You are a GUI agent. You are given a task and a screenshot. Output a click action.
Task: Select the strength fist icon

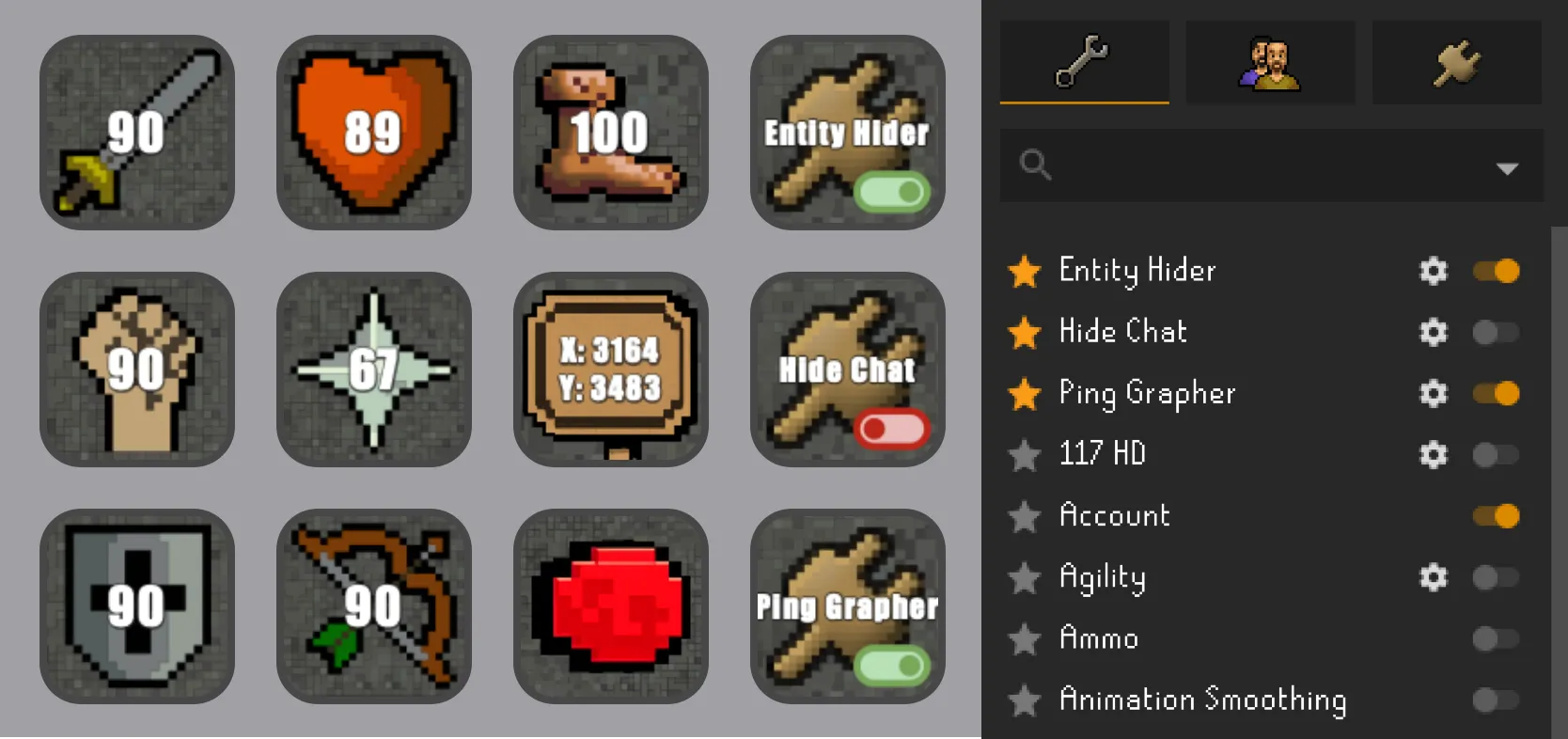click(136, 369)
